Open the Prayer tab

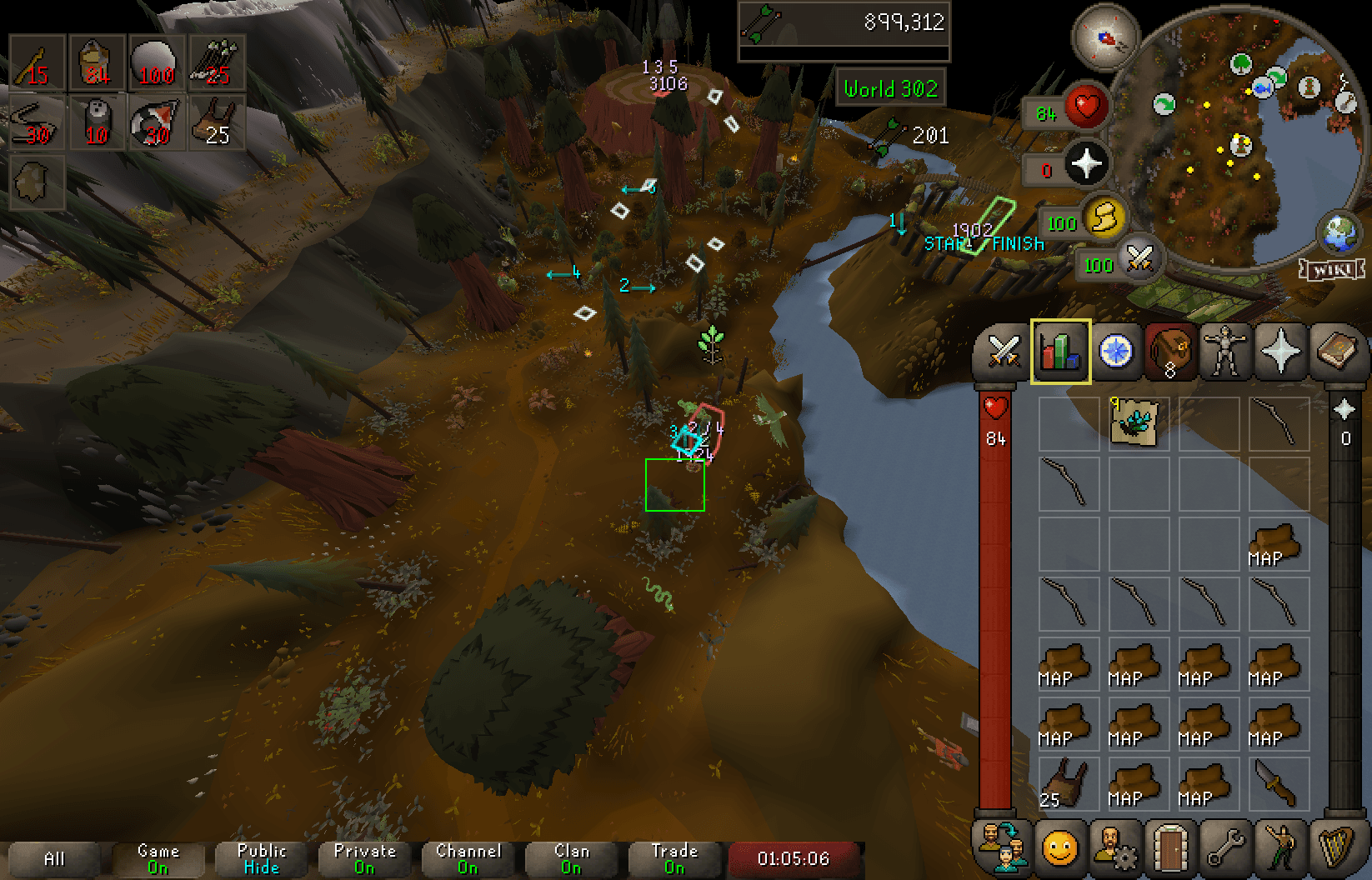coord(1280,352)
